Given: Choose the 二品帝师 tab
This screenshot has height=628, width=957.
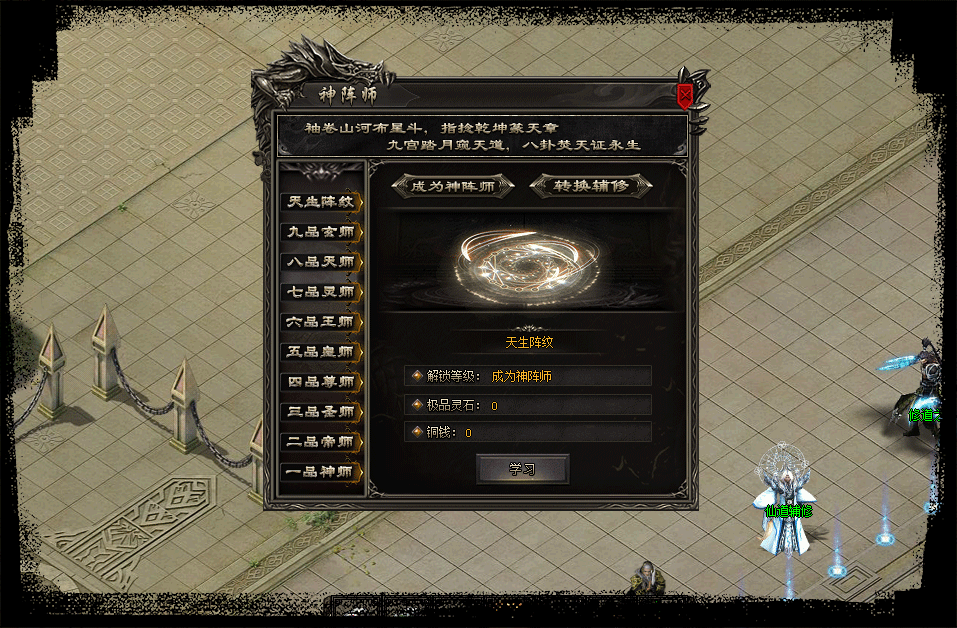Looking at the screenshot, I should (x=321, y=442).
